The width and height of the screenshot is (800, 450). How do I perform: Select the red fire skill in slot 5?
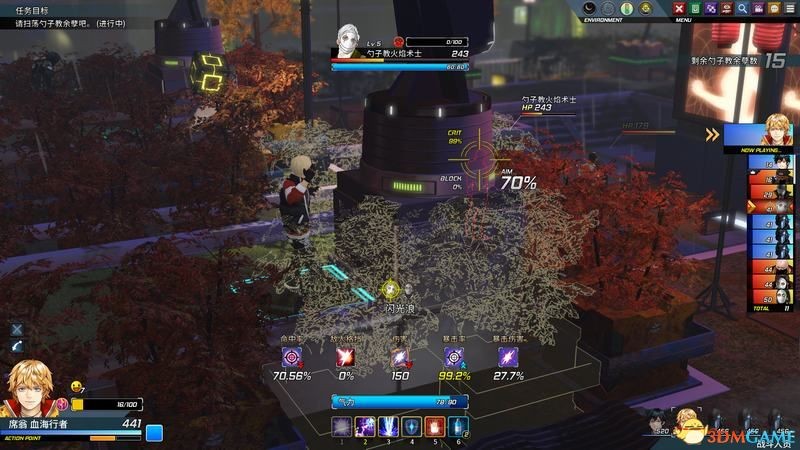(x=434, y=427)
